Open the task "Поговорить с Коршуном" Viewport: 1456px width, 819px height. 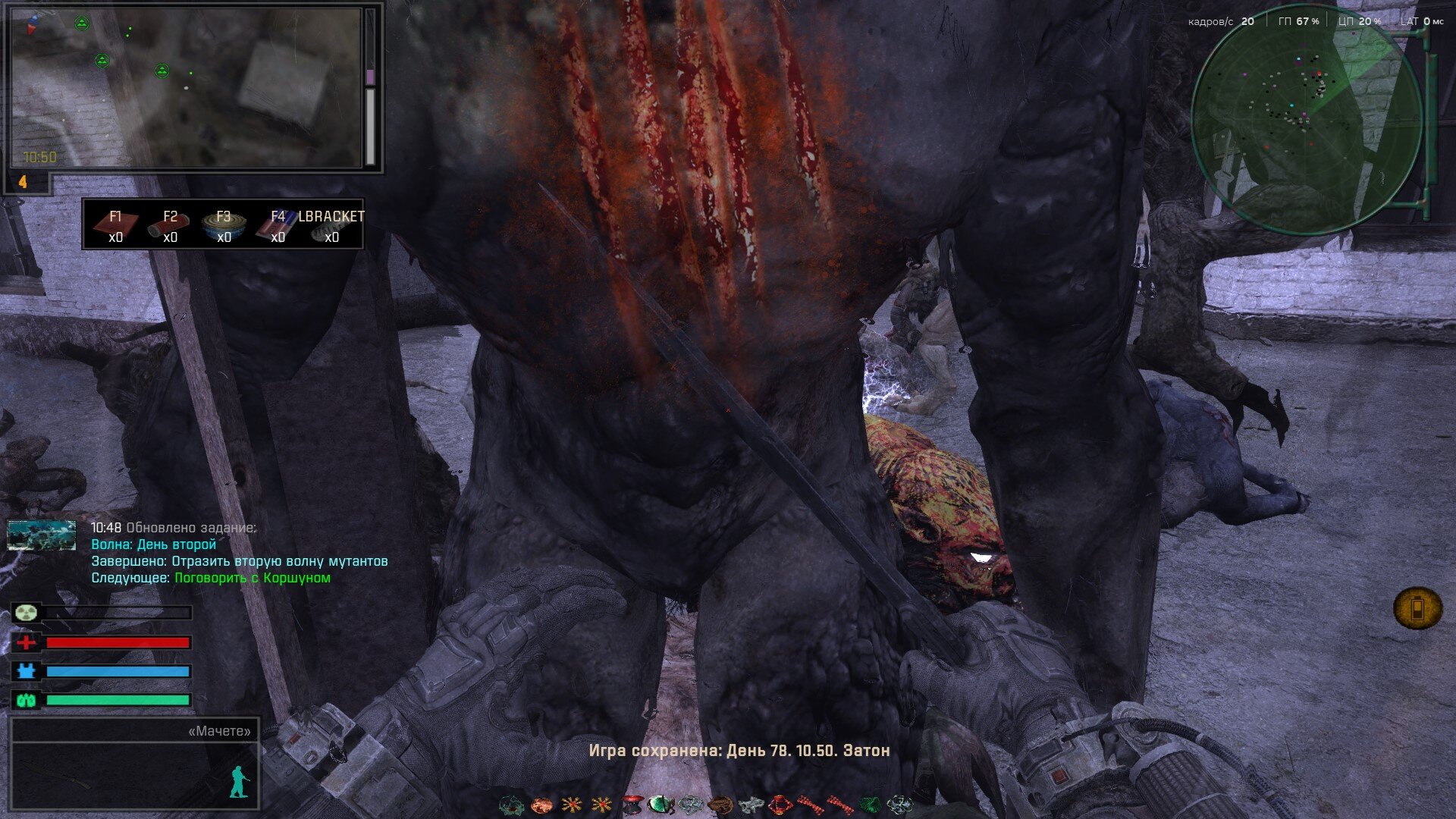click(x=252, y=578)
